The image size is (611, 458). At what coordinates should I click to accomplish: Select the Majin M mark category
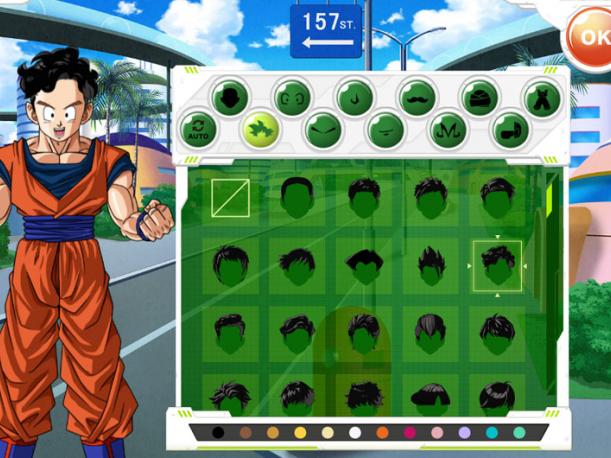point(448,130)
